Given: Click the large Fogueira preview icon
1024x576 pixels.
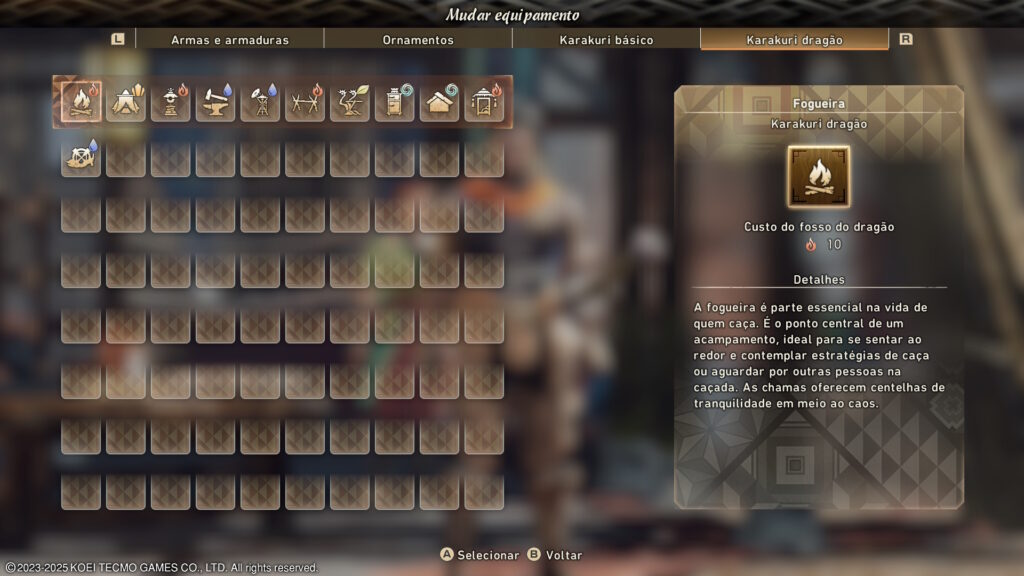Looking at the screenshot, I should point(818,177).
